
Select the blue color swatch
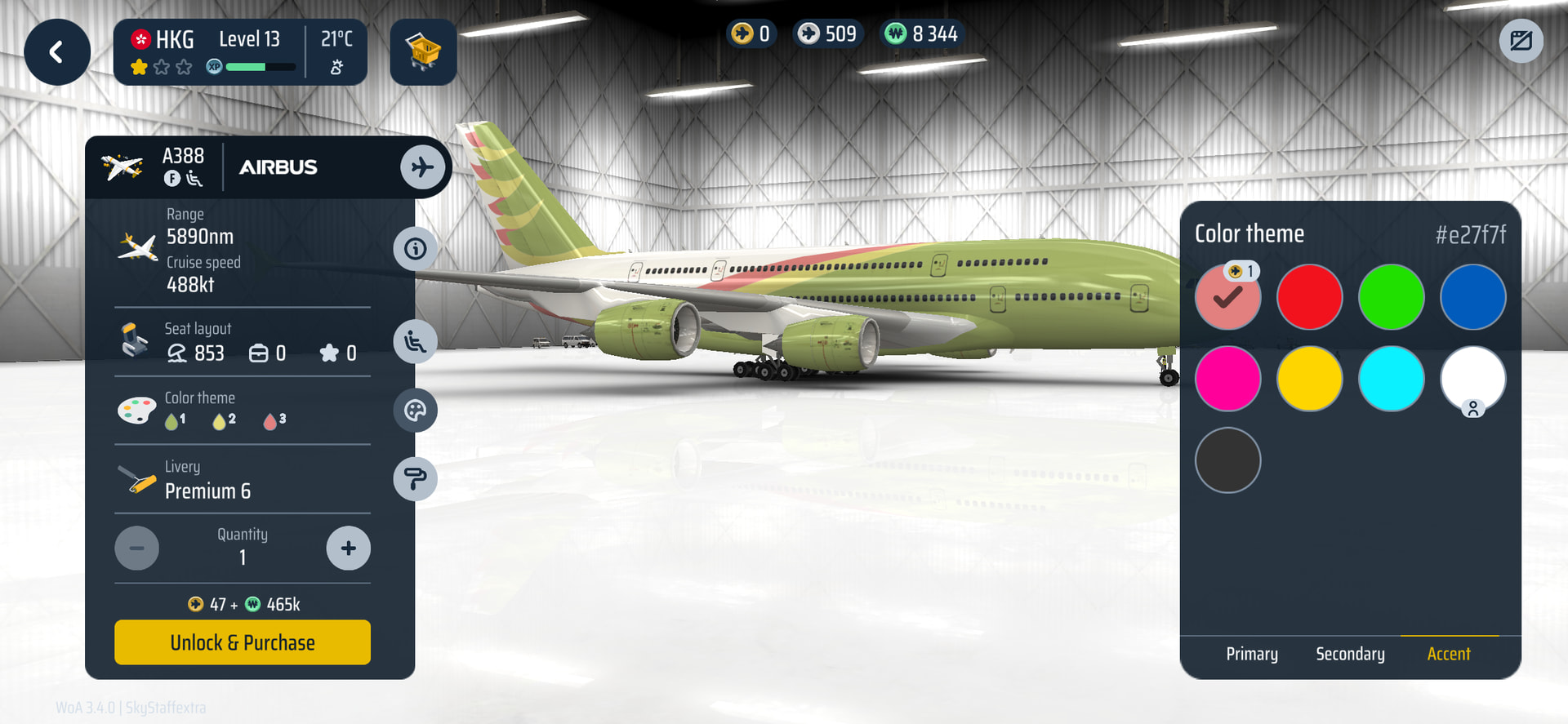pyautogui.click(x=1472, y=297)
